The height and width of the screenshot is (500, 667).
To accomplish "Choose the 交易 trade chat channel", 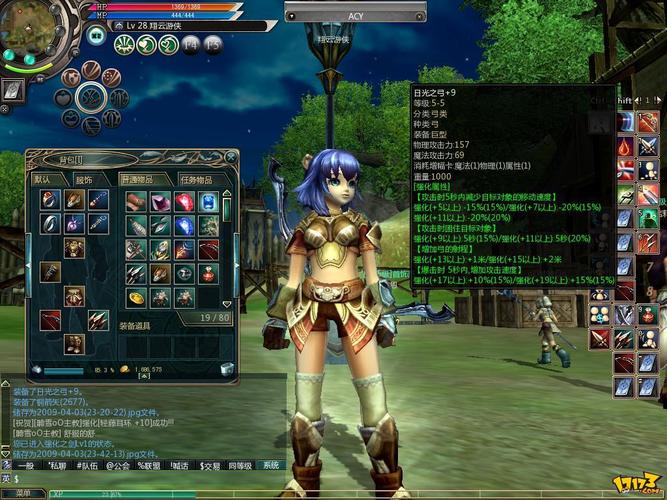I will 210,465.
